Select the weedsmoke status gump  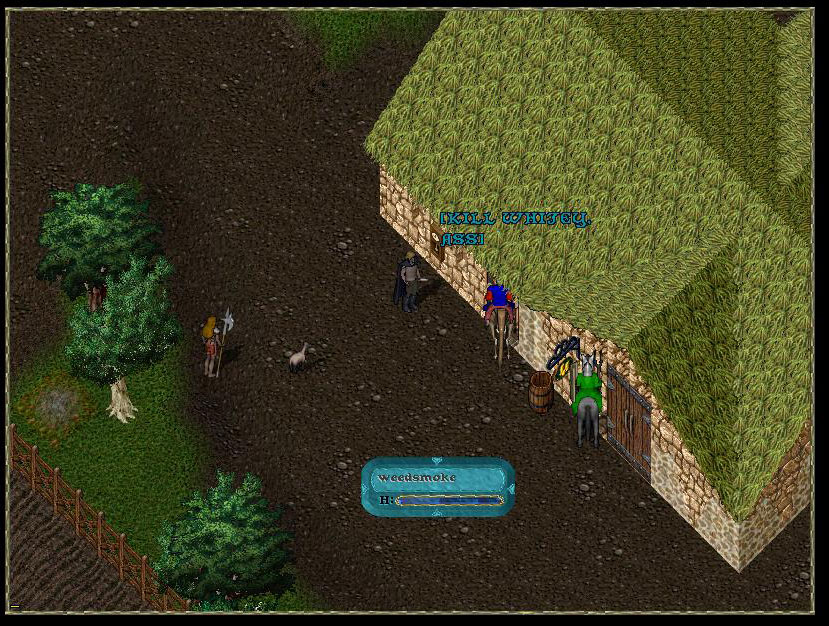[x=438, y=486]
